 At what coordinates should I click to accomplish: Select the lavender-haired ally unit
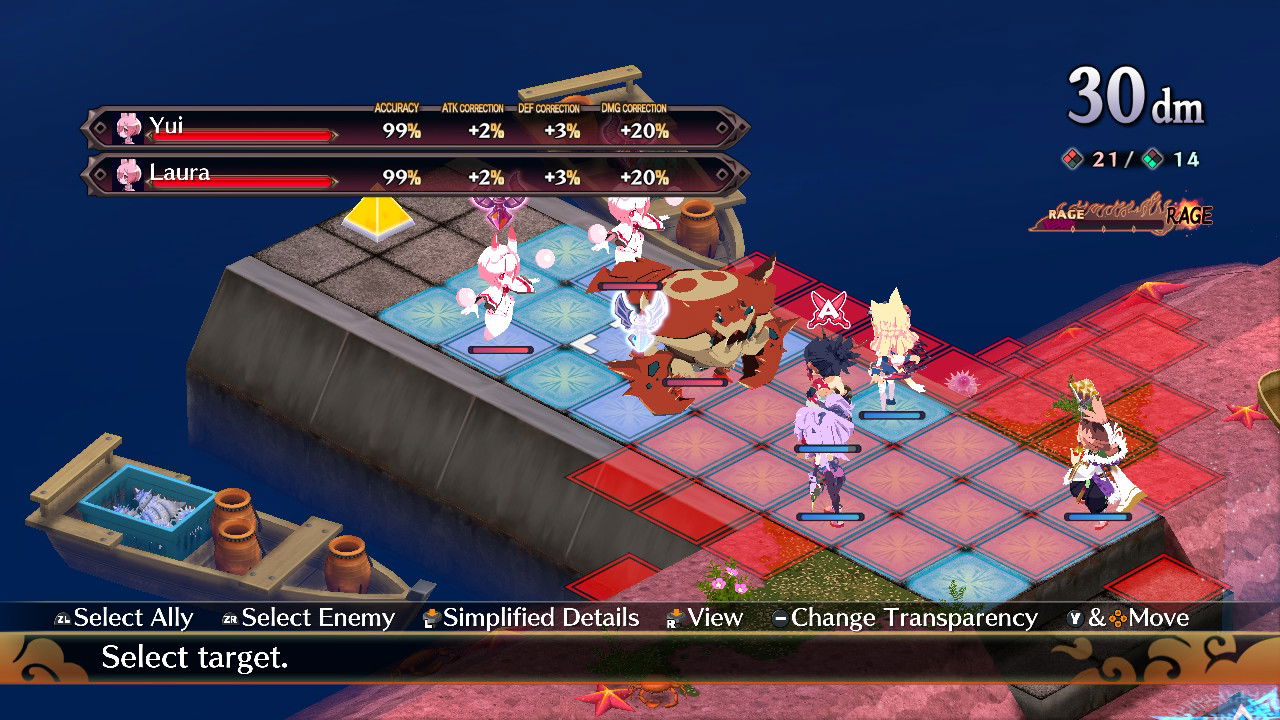[826, 450]
